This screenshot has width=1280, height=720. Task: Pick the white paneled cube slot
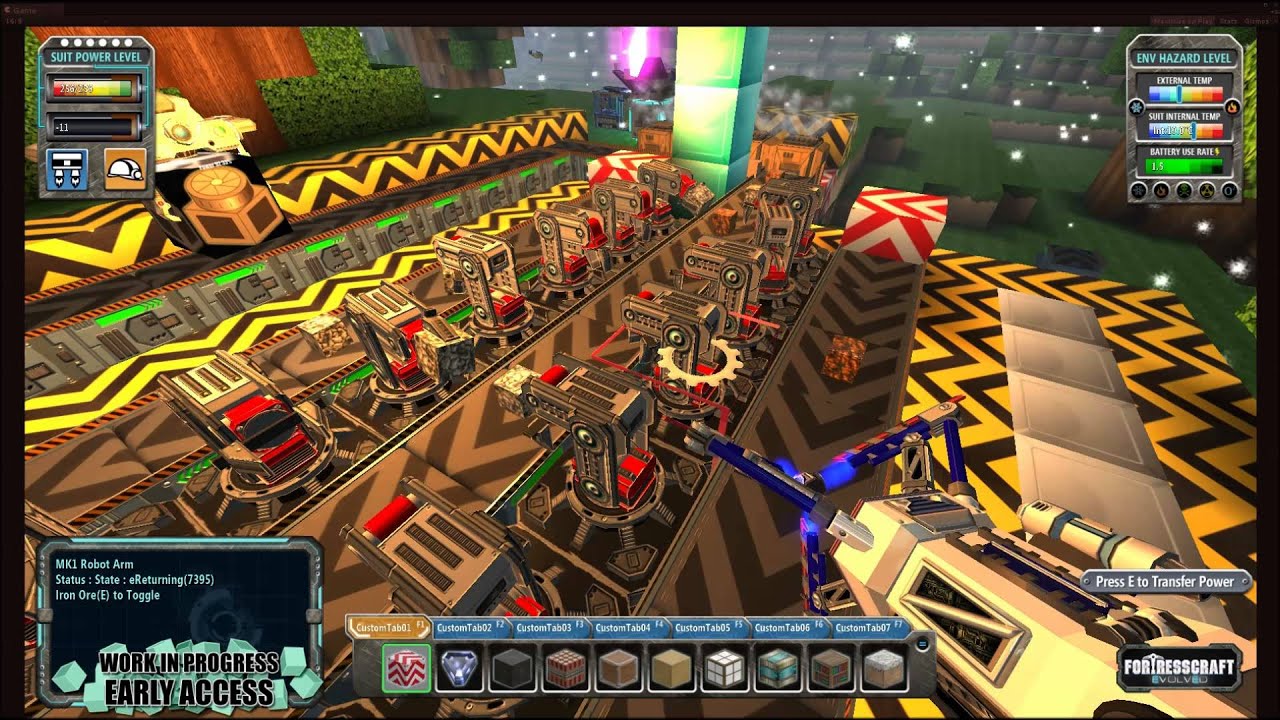pyautogui.click(x=726, y=668)
